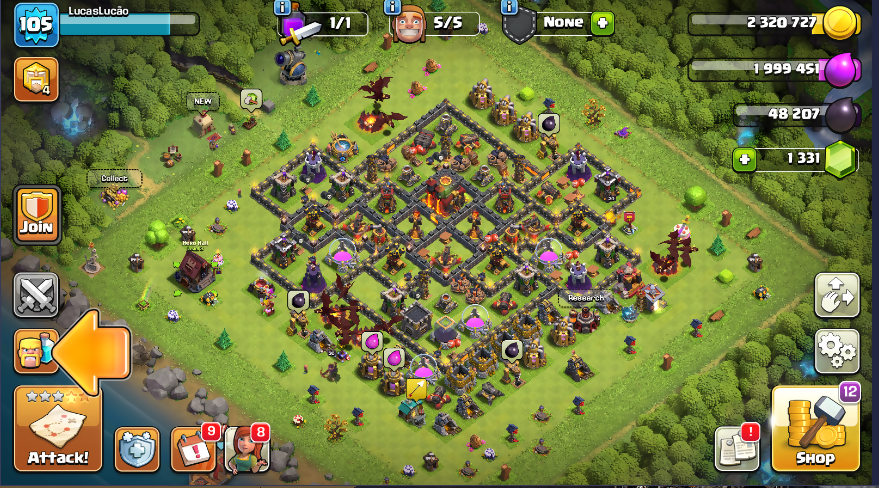
Task: Open the Shop
Action: tap(815, 429)
